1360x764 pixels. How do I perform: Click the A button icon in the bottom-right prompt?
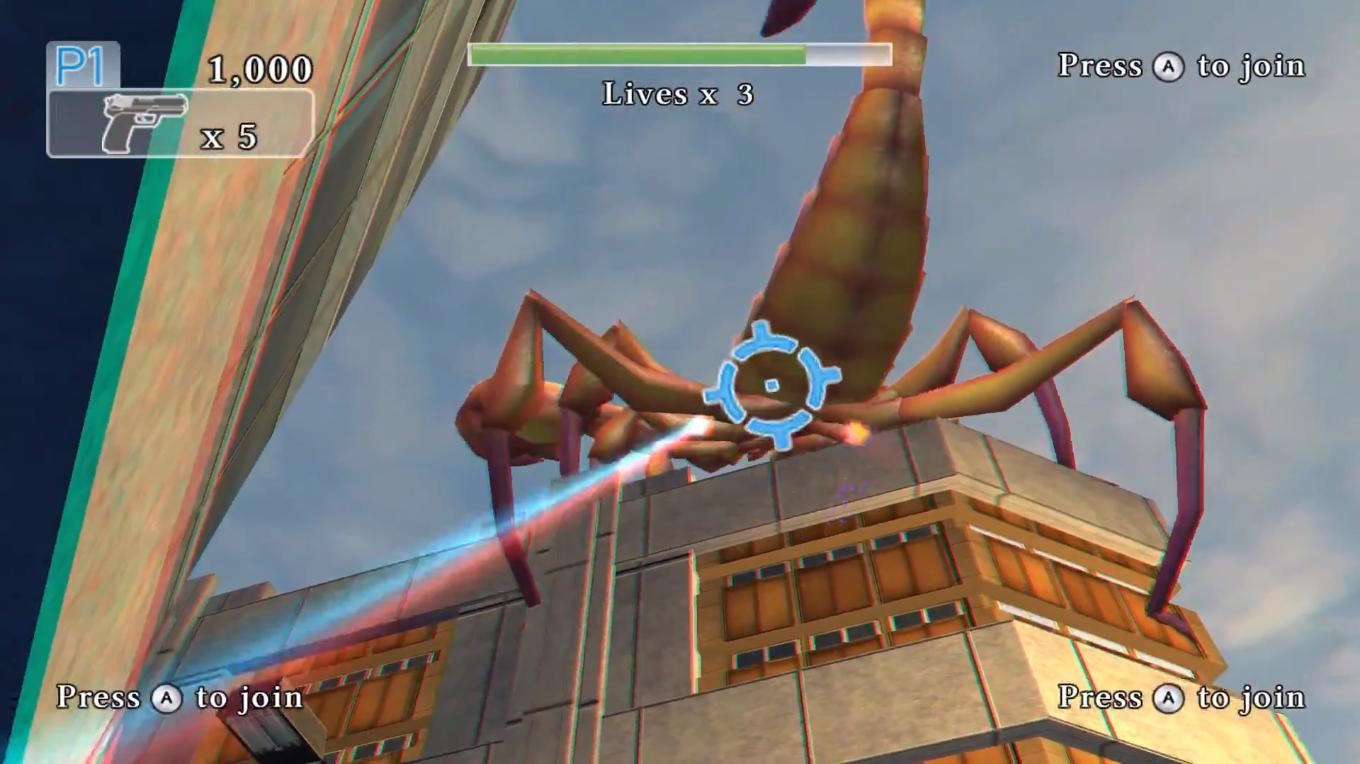[x=1168, y=699]
